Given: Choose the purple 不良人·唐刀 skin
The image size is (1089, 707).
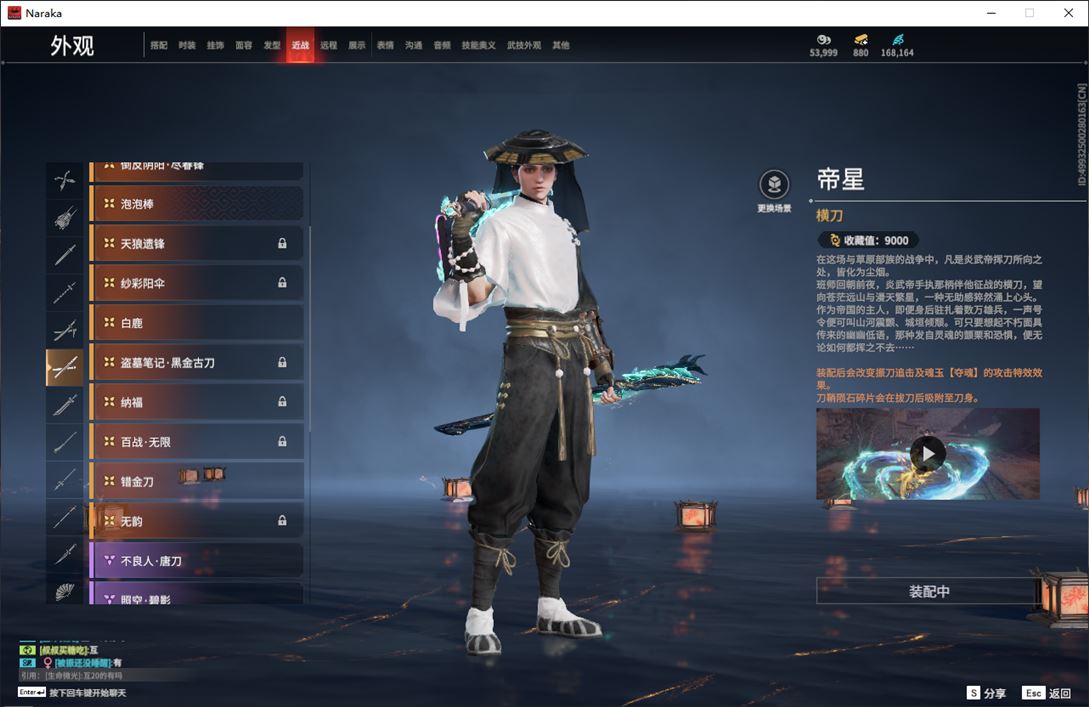Looking at the screenshot, I should point(196,561).
